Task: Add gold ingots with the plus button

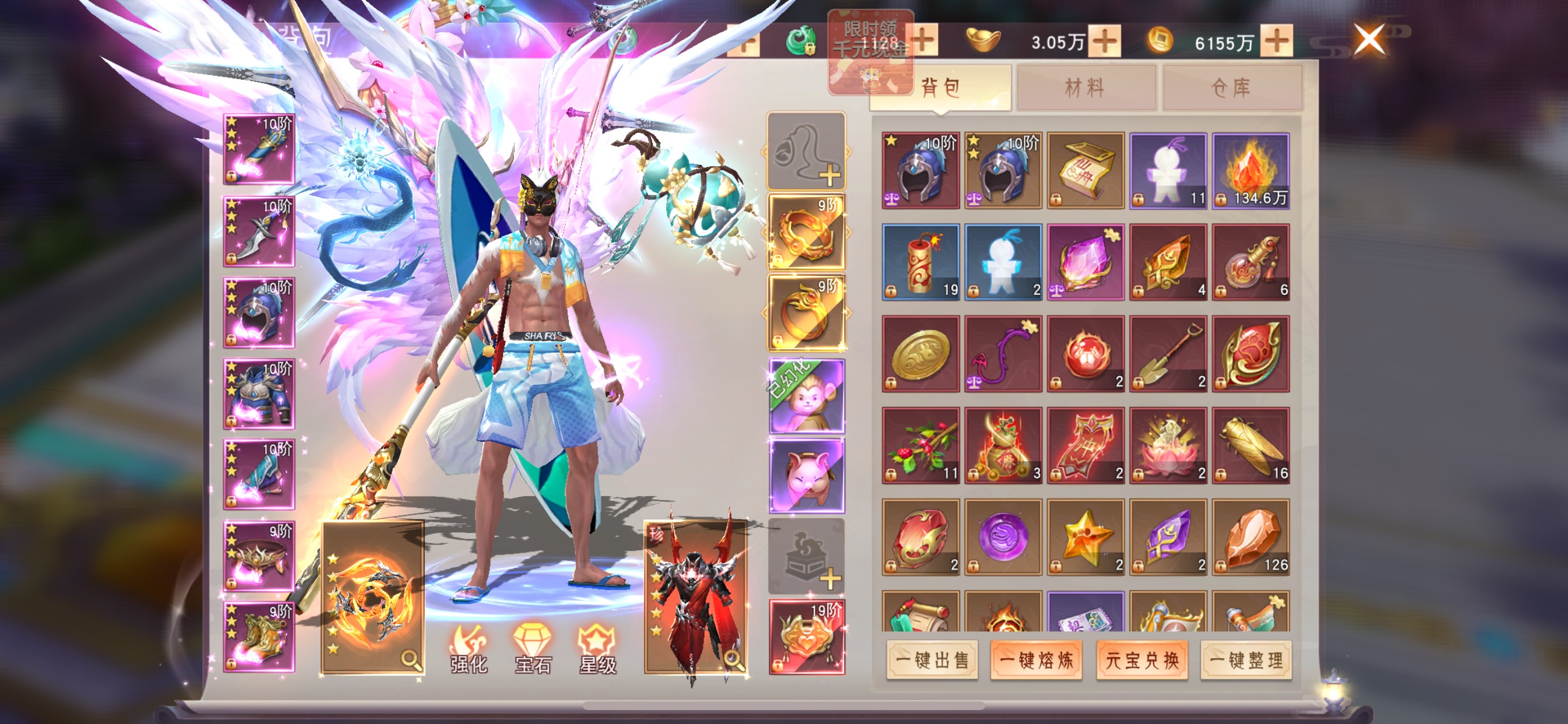Action: coord(1105,41)
